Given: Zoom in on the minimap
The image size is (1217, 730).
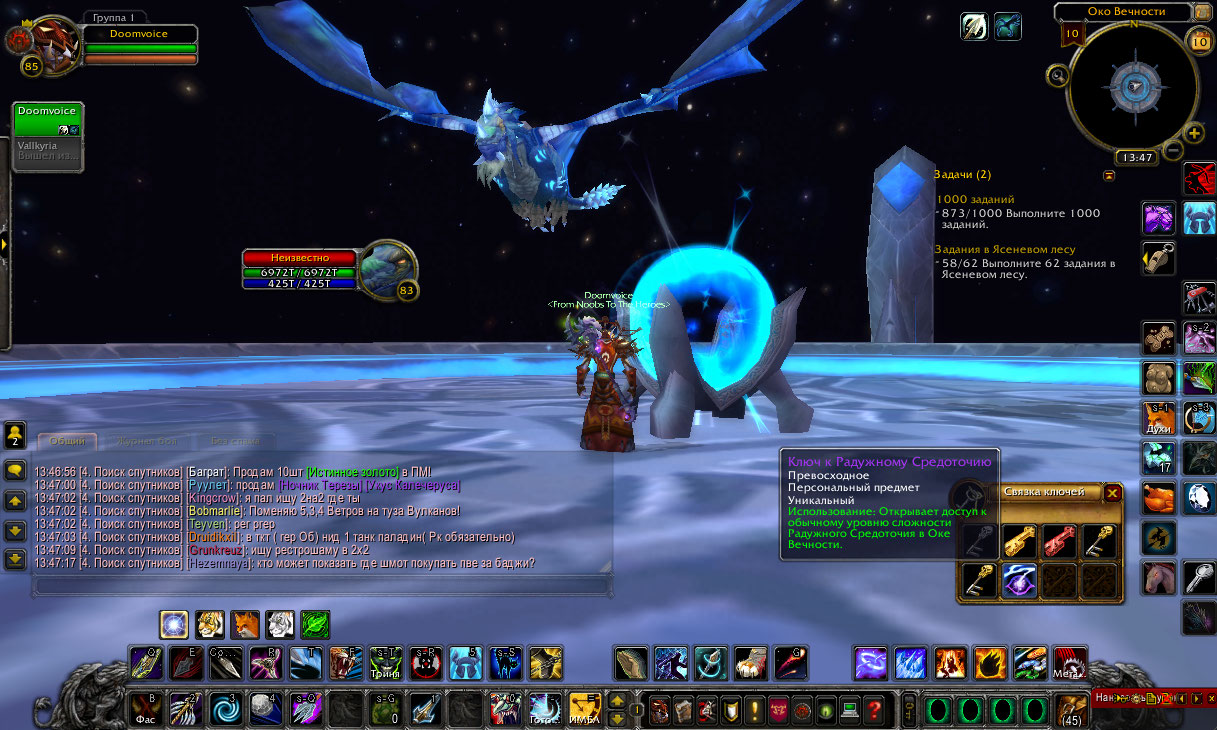Looking at the screenshot, I should click(1195, 134).
